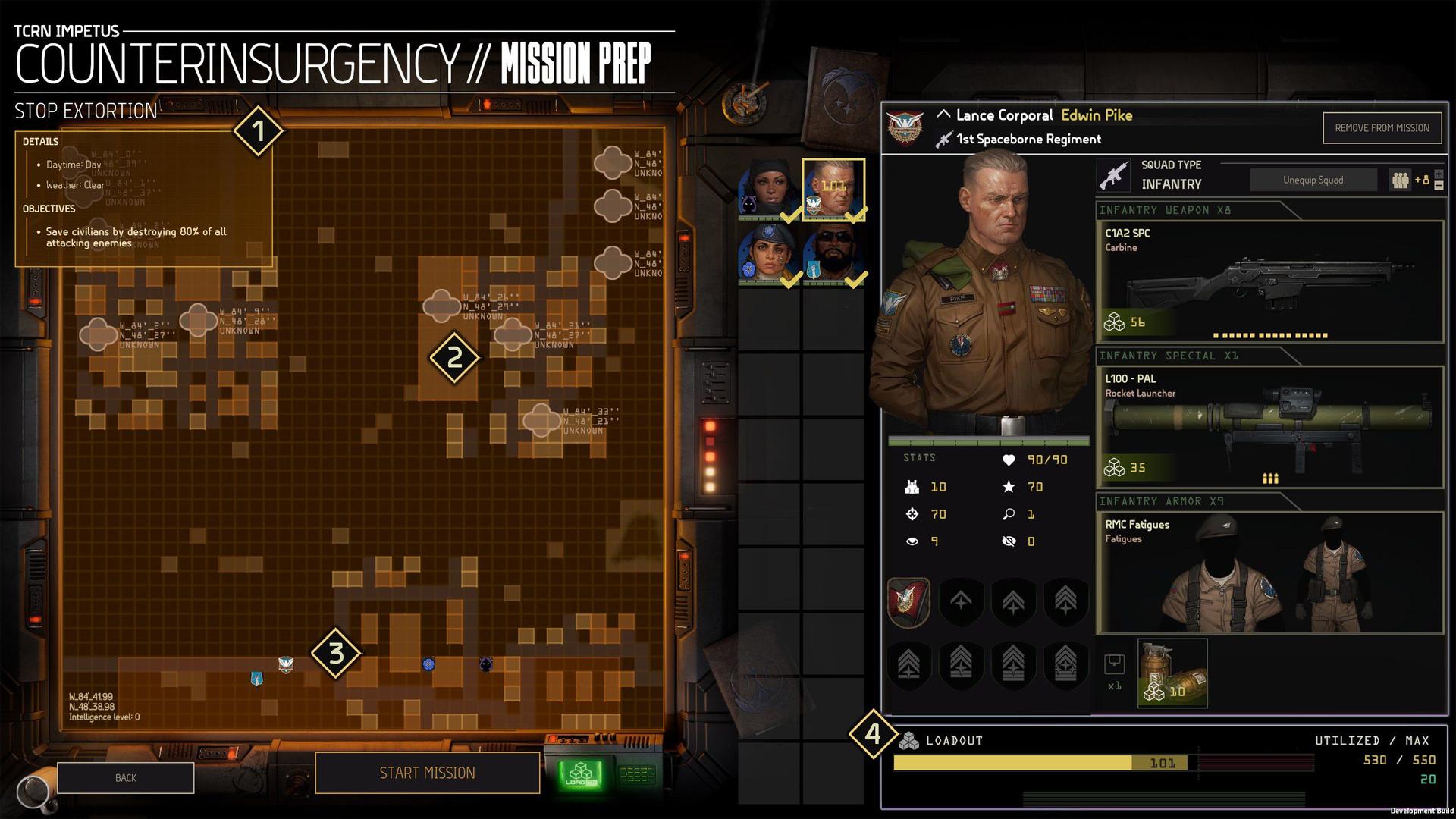Collapse the soldier panel using the chevron arrow
The height and width of the screenshot is (819, 1456).
(x=943, y=114)
